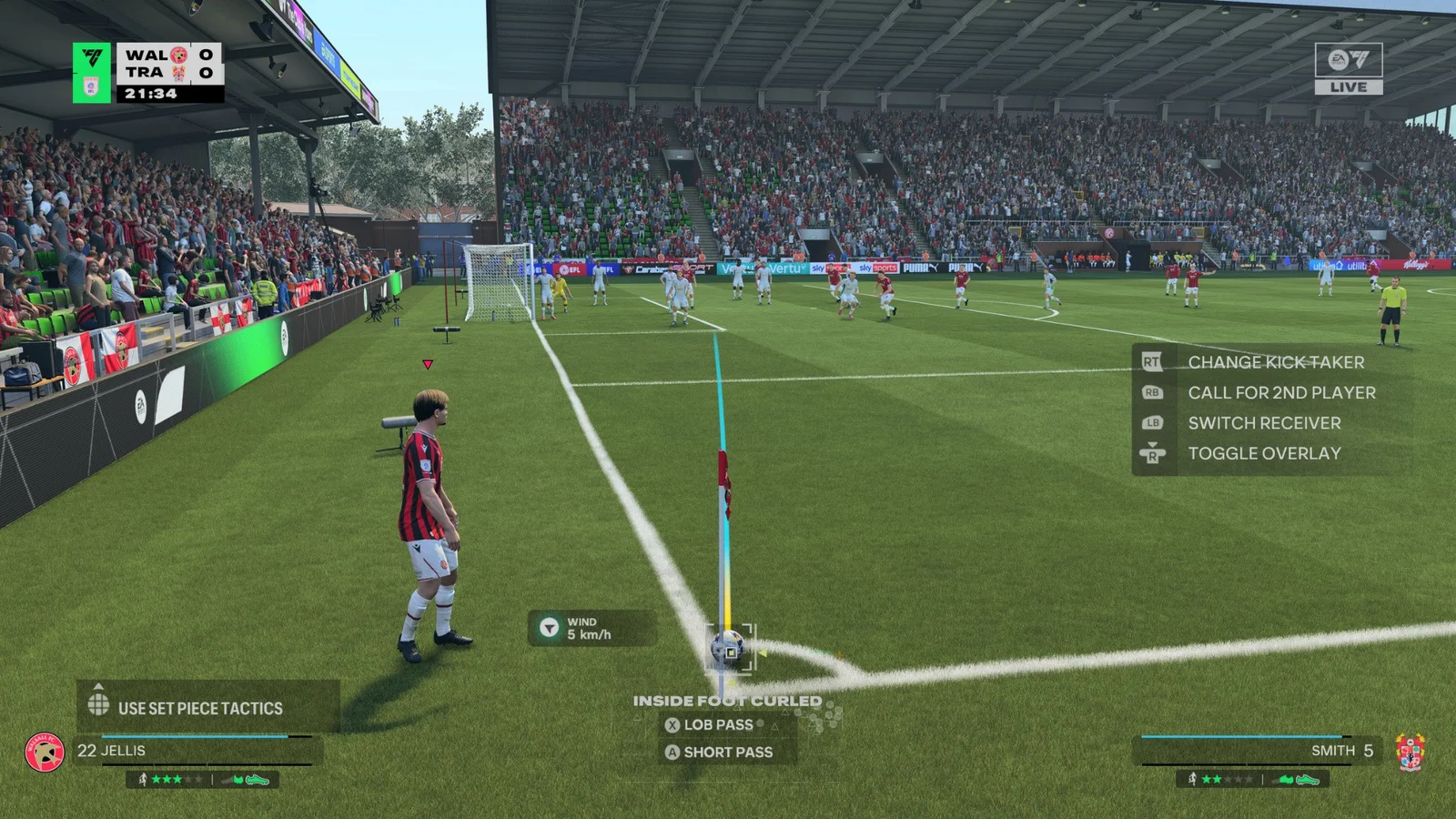Click the right-stick Toggle Overlay icon
The image size is (1456, 819).
[1152, 453]
